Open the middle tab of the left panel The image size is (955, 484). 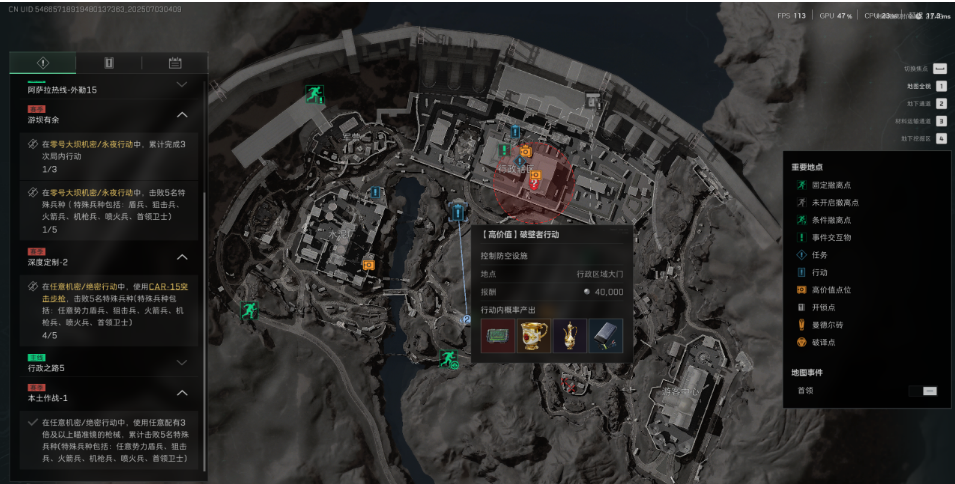[x=108, y=63]
